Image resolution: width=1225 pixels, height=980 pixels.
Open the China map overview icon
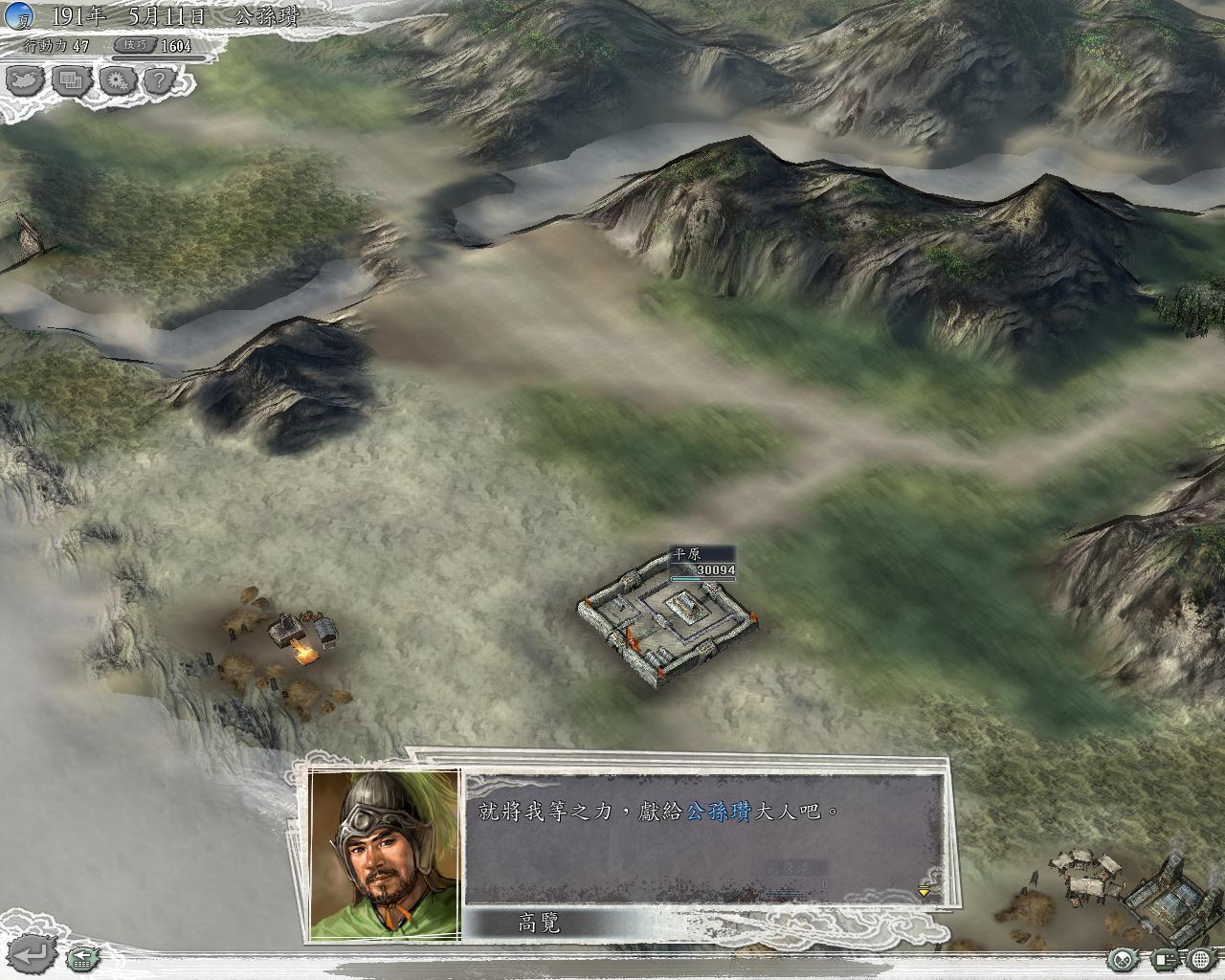click(27, 80)
